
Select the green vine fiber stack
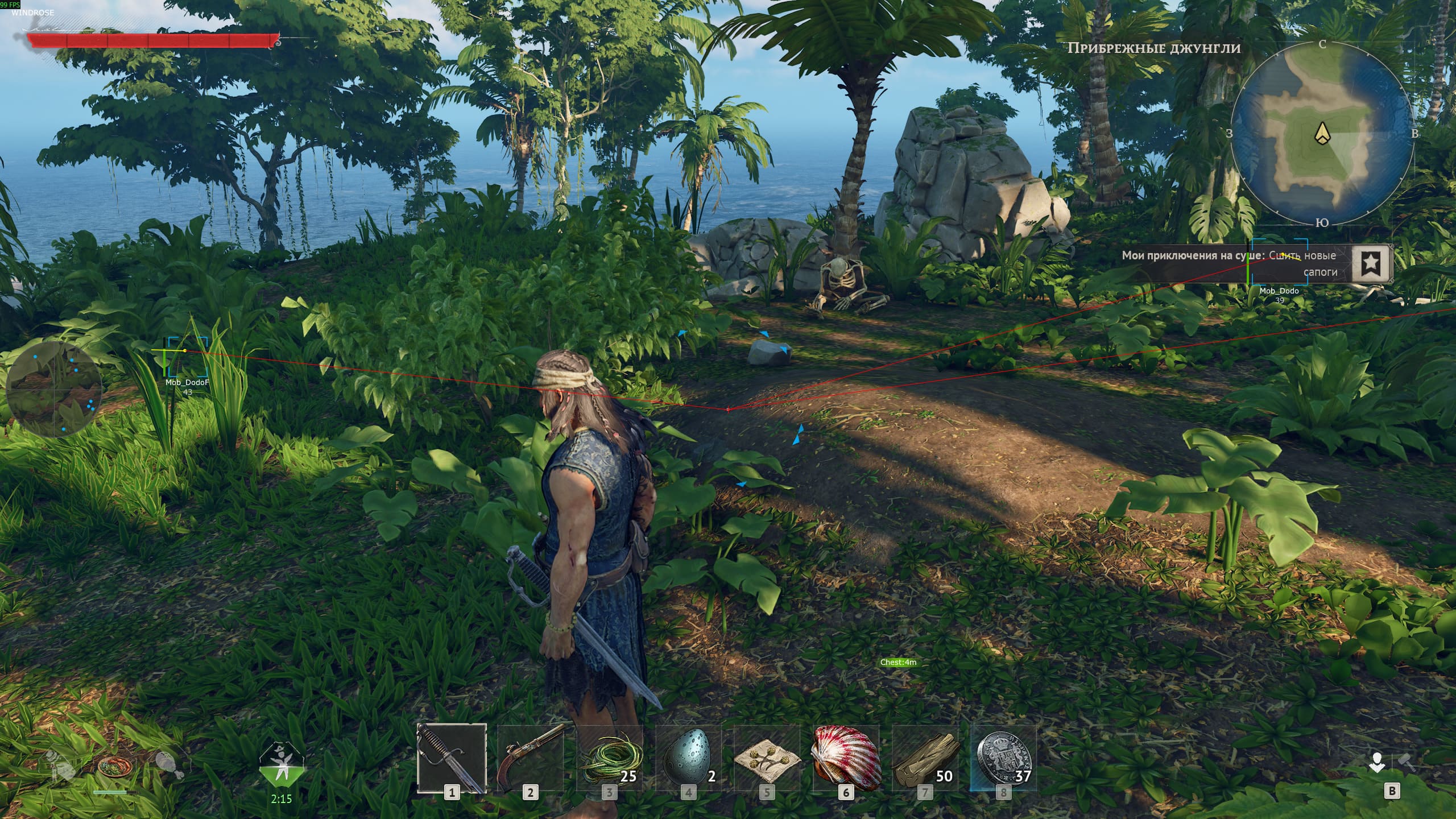[x=609, y=758]
